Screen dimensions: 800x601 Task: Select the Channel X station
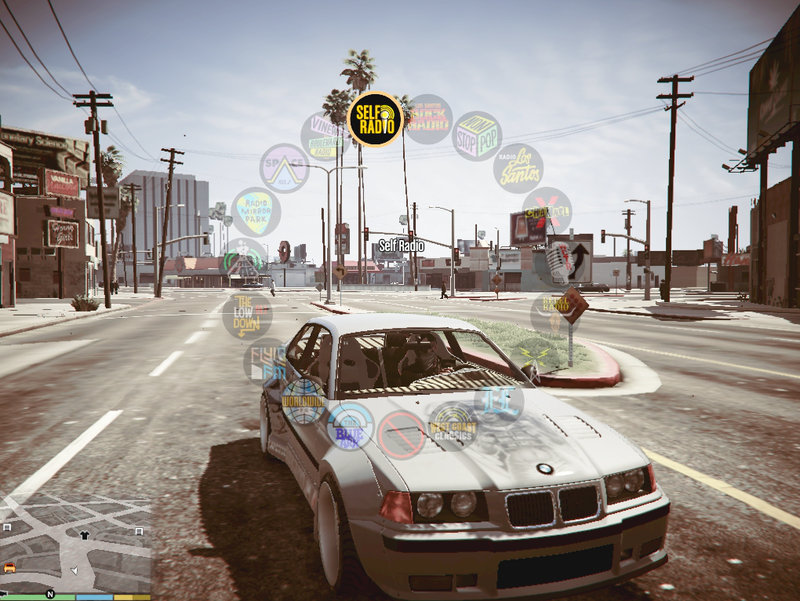click(546, 212)
